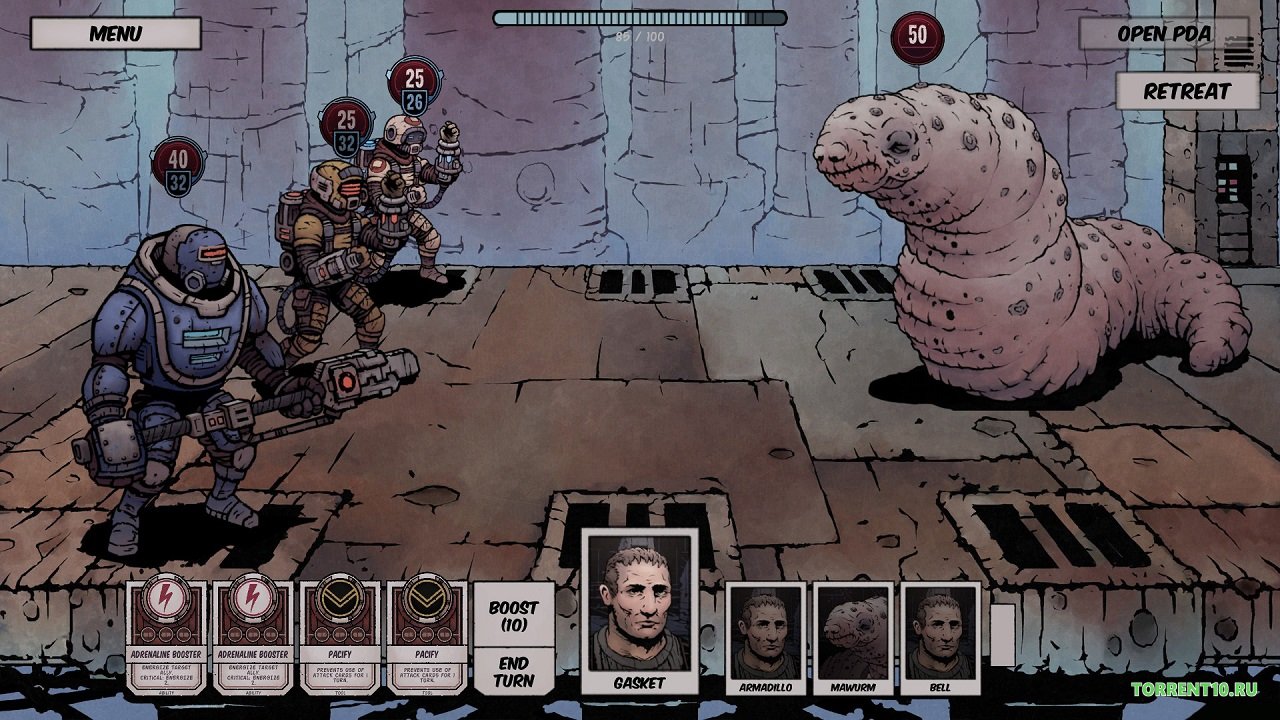Open the PDA
Image resolution: width=1280 pixels, height=720 pixels.
[1163, 33]
